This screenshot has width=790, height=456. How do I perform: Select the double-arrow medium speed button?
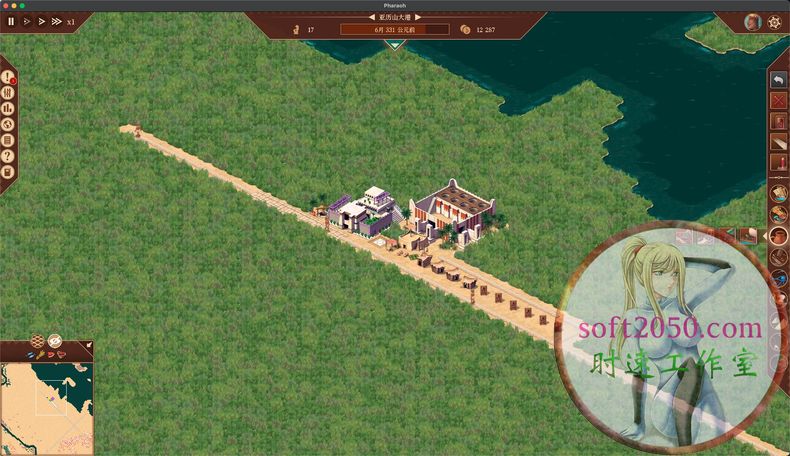coord(41,21)
